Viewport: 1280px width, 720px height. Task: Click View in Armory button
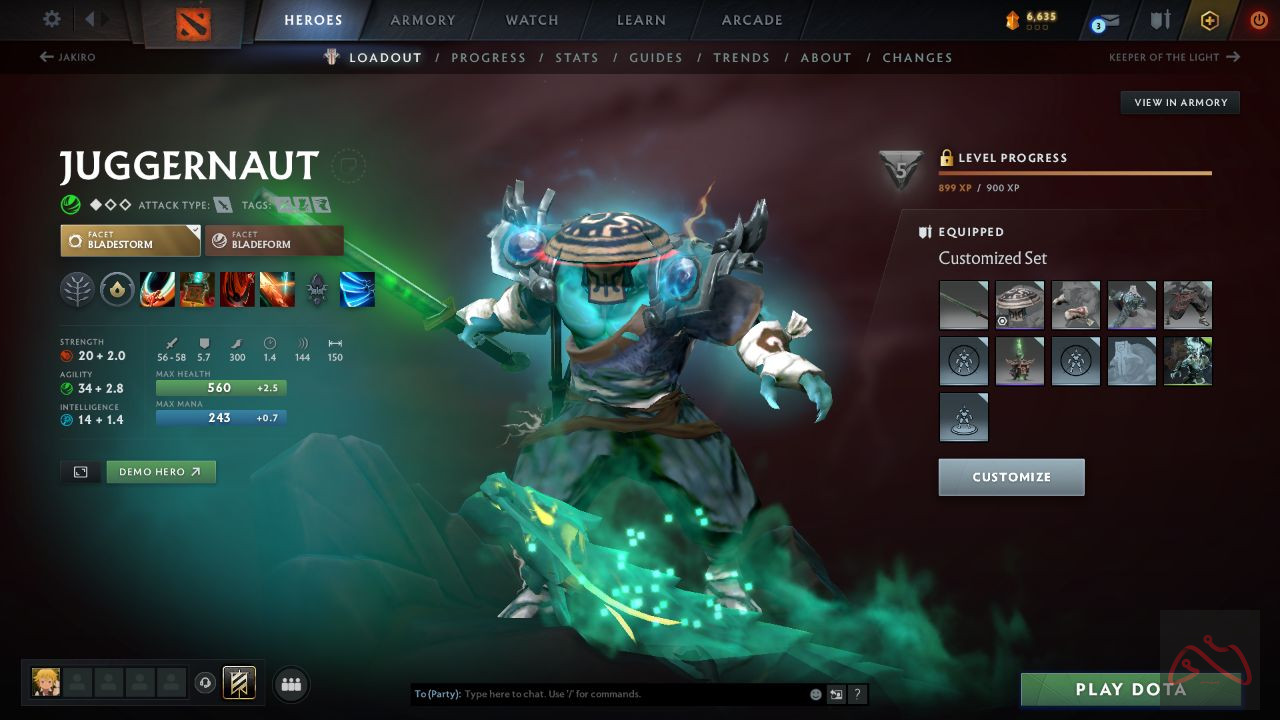(1180, 102)
